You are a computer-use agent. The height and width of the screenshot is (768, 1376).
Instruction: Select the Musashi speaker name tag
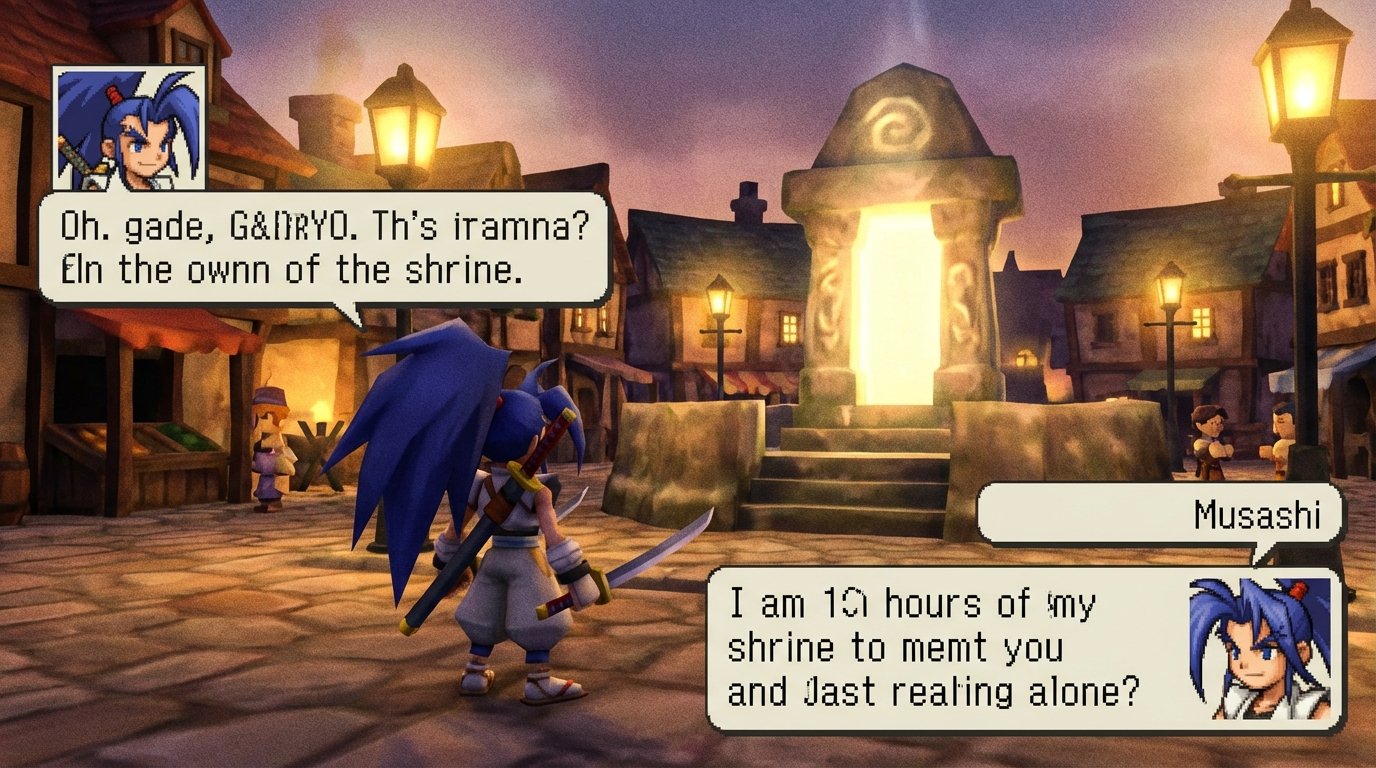1160,515
